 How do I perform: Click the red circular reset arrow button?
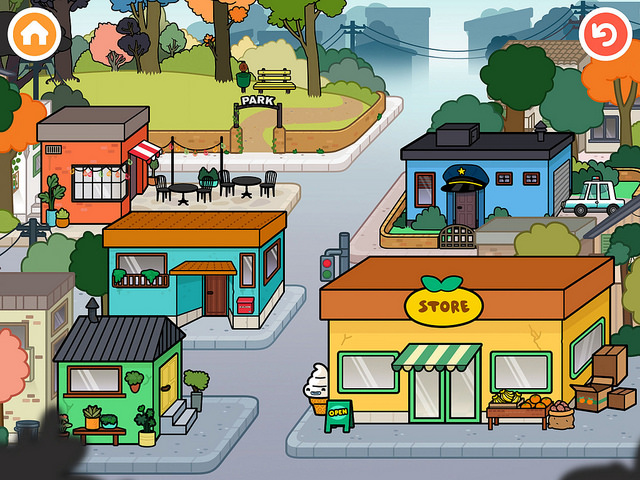605,35
